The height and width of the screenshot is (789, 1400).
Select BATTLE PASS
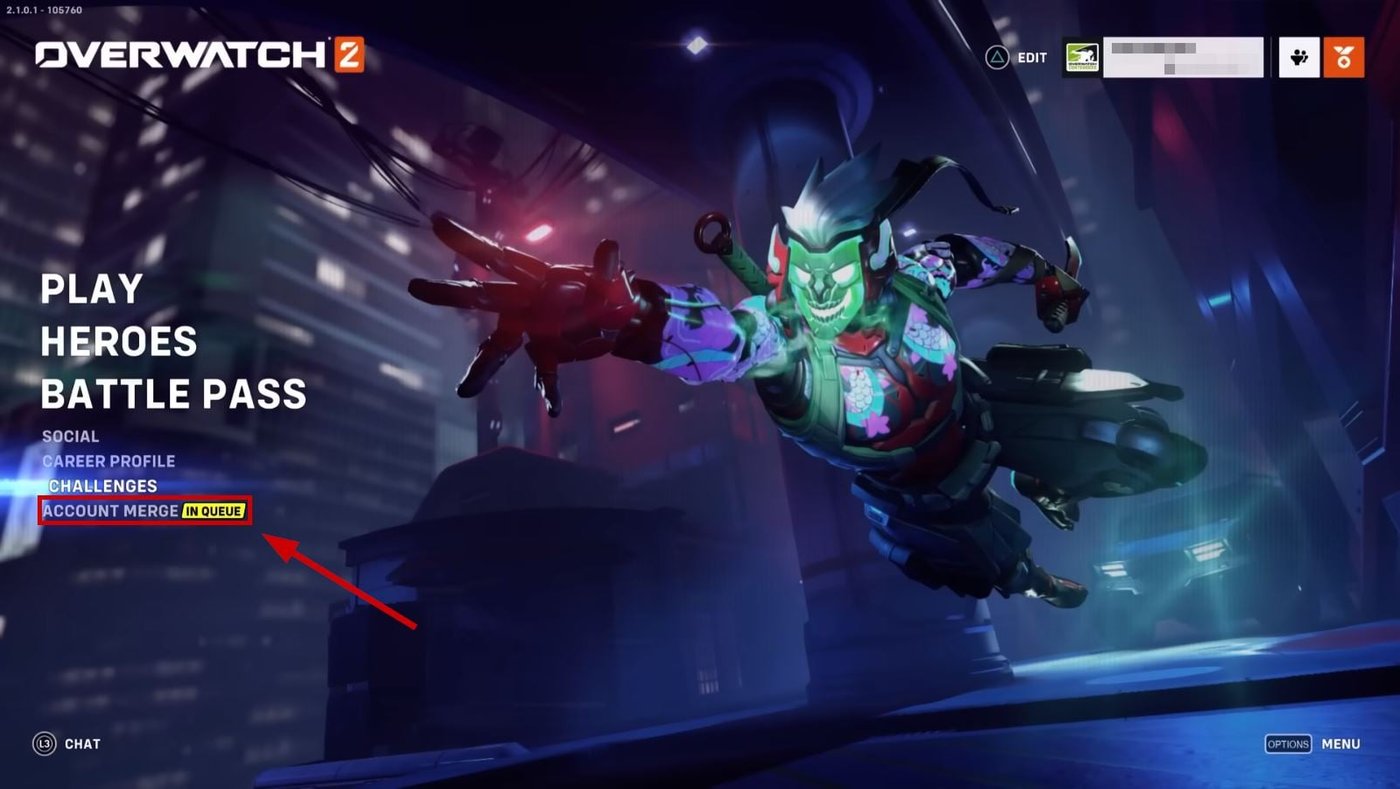172,394
